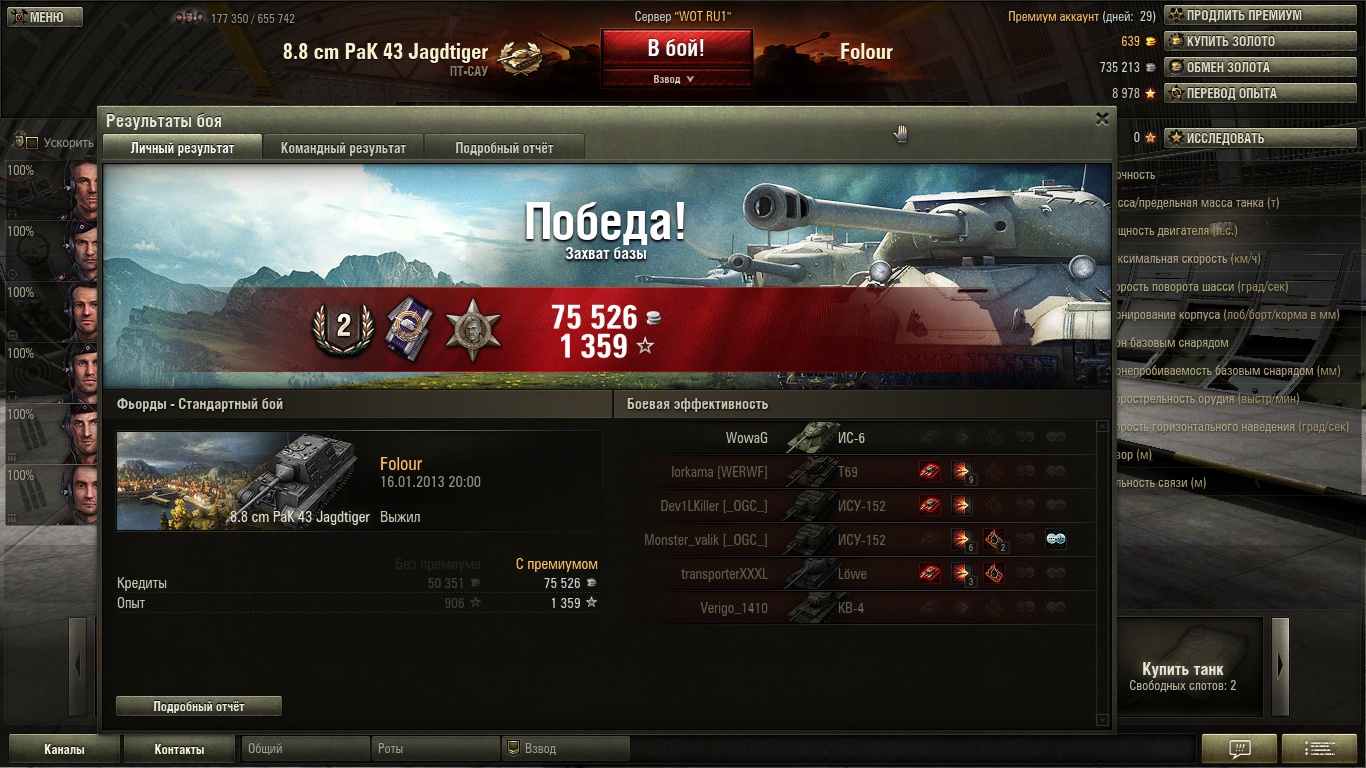This screenshot has width=1366, height=768.
Task: Click Подробный отчёт button at window bottom
Action: coord(199,707)
